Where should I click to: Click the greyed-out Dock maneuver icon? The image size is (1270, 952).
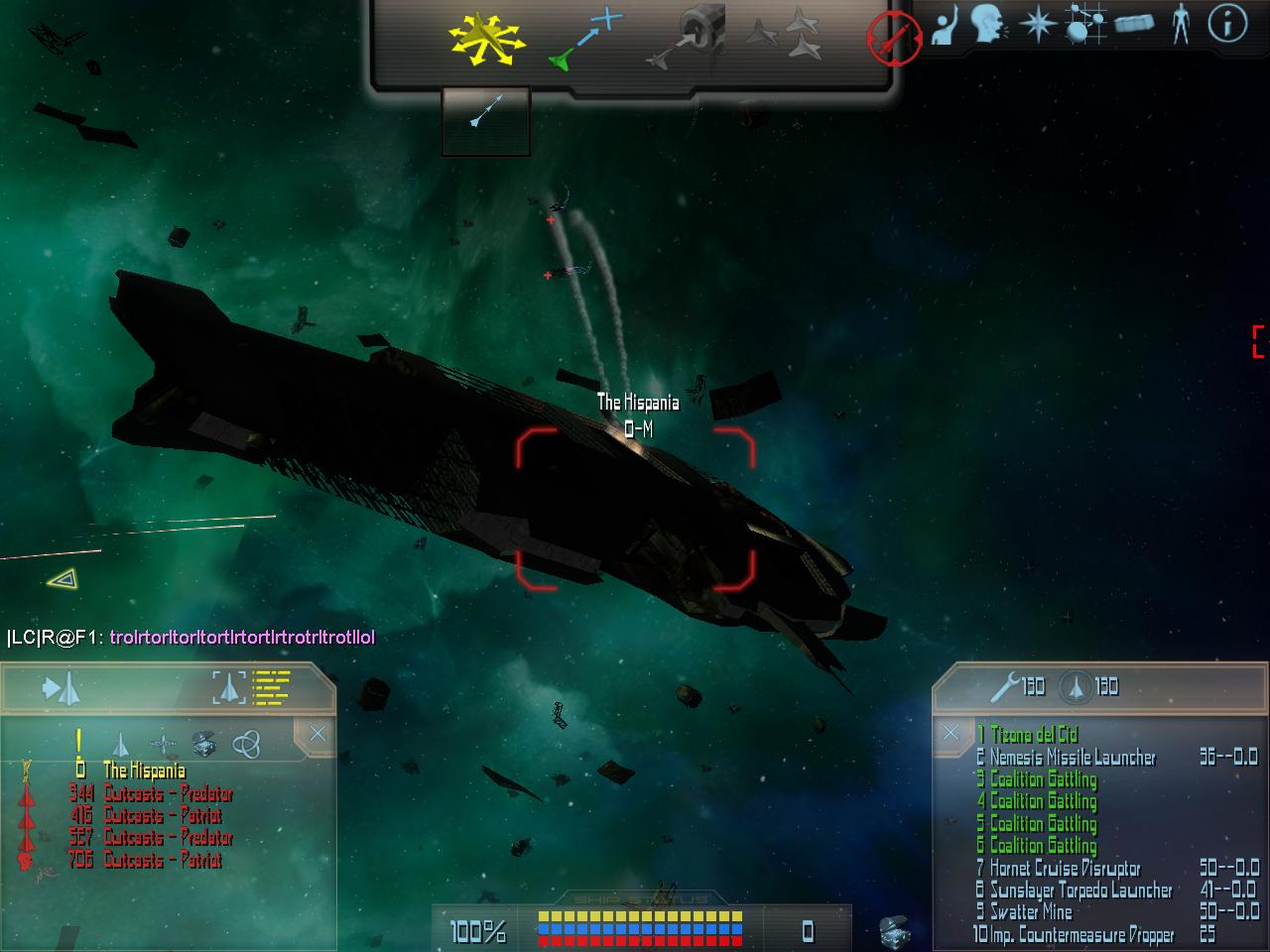click(x=687, y=40)
